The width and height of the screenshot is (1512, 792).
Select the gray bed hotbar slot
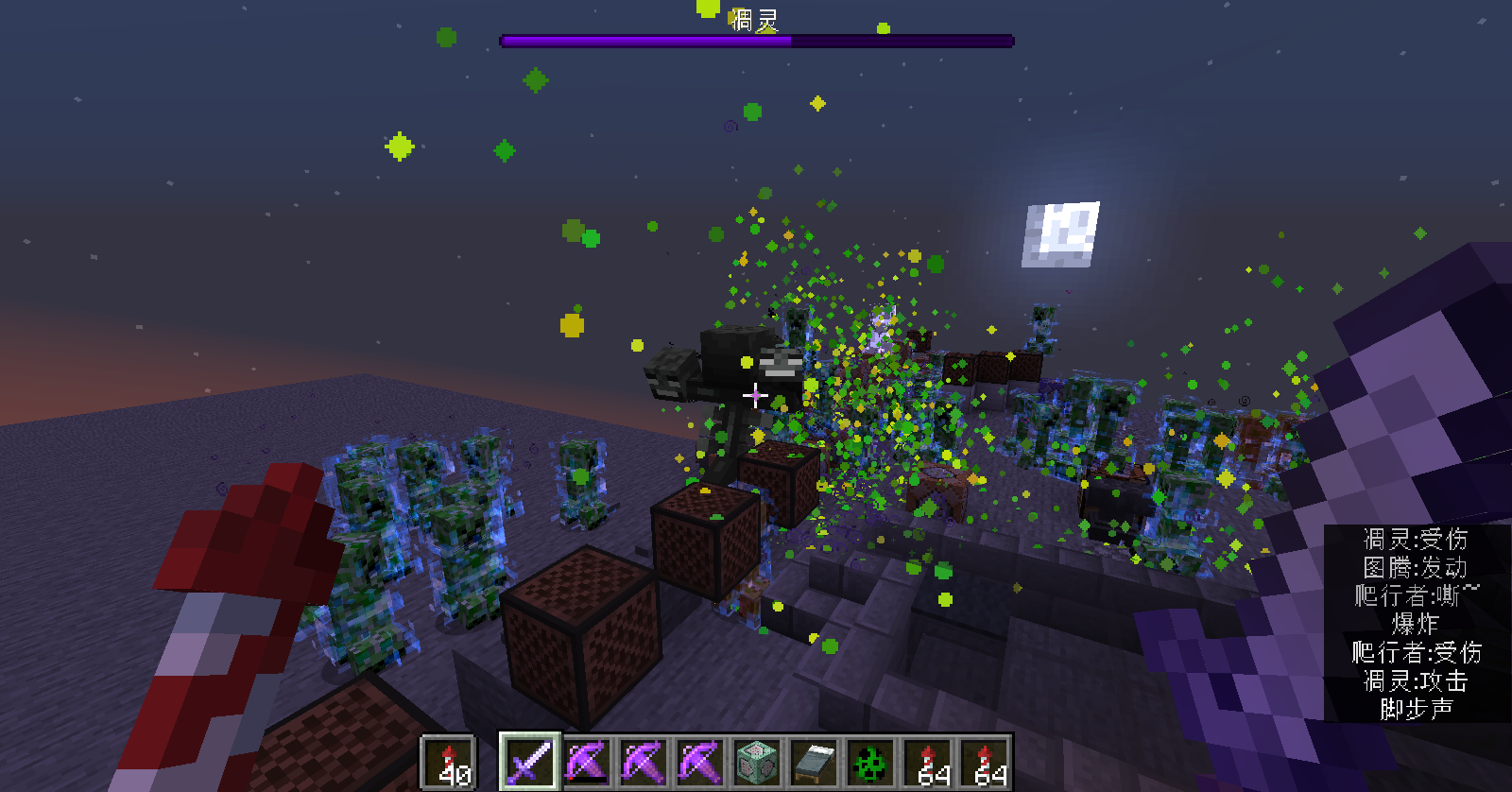coord(814,761)
